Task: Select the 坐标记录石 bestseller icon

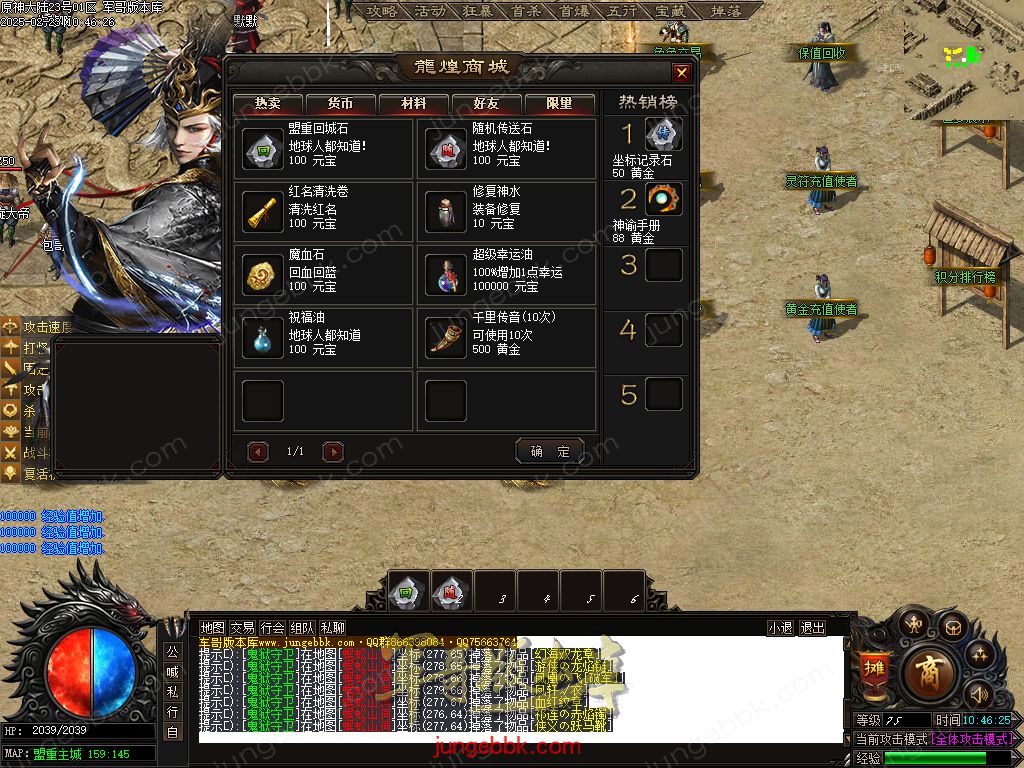Action: [663, 134]
